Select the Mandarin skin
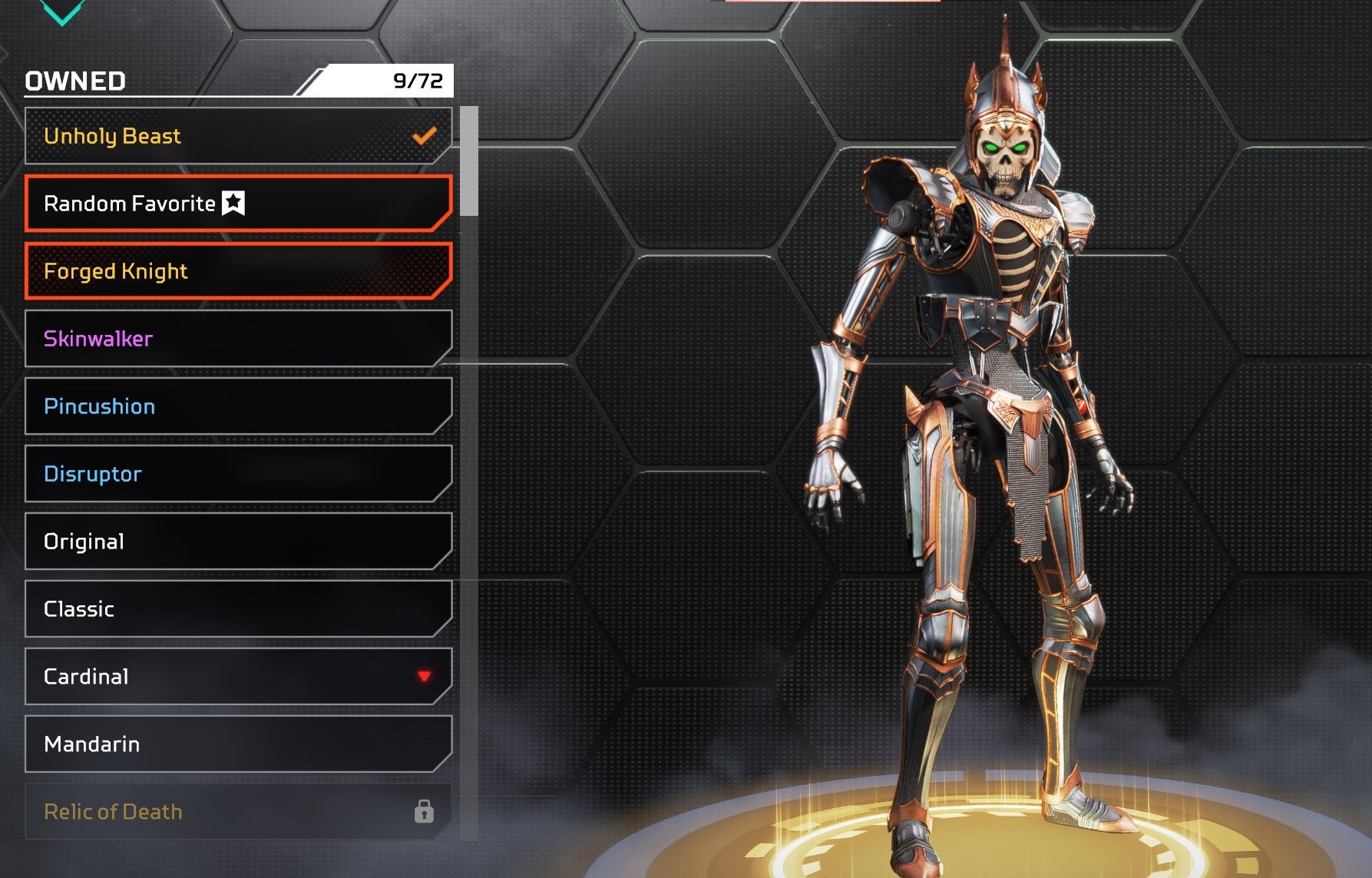The height and width of the screenshot is (878, 1372). coord(238,744)
